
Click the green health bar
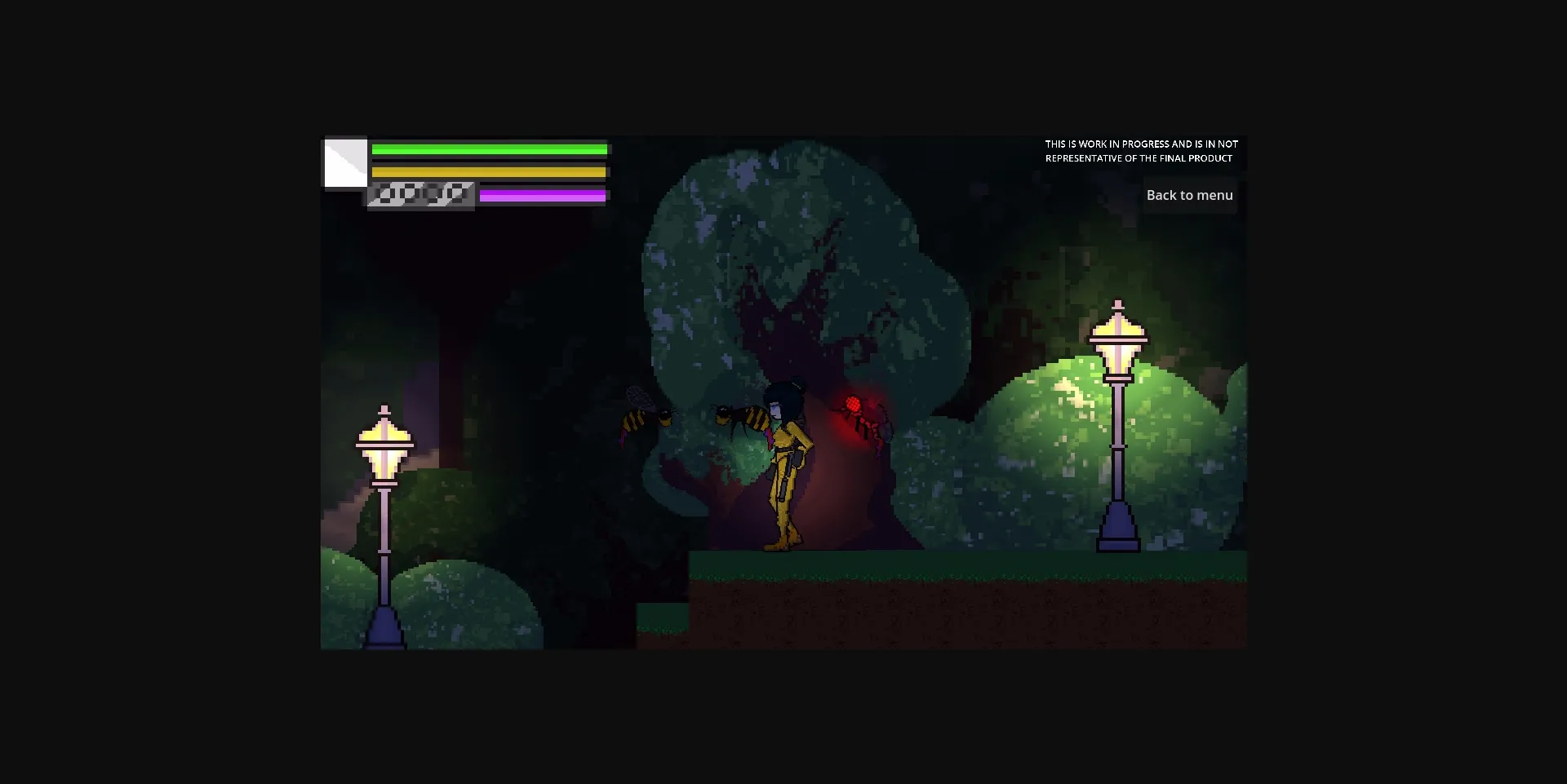coord(488,148)
